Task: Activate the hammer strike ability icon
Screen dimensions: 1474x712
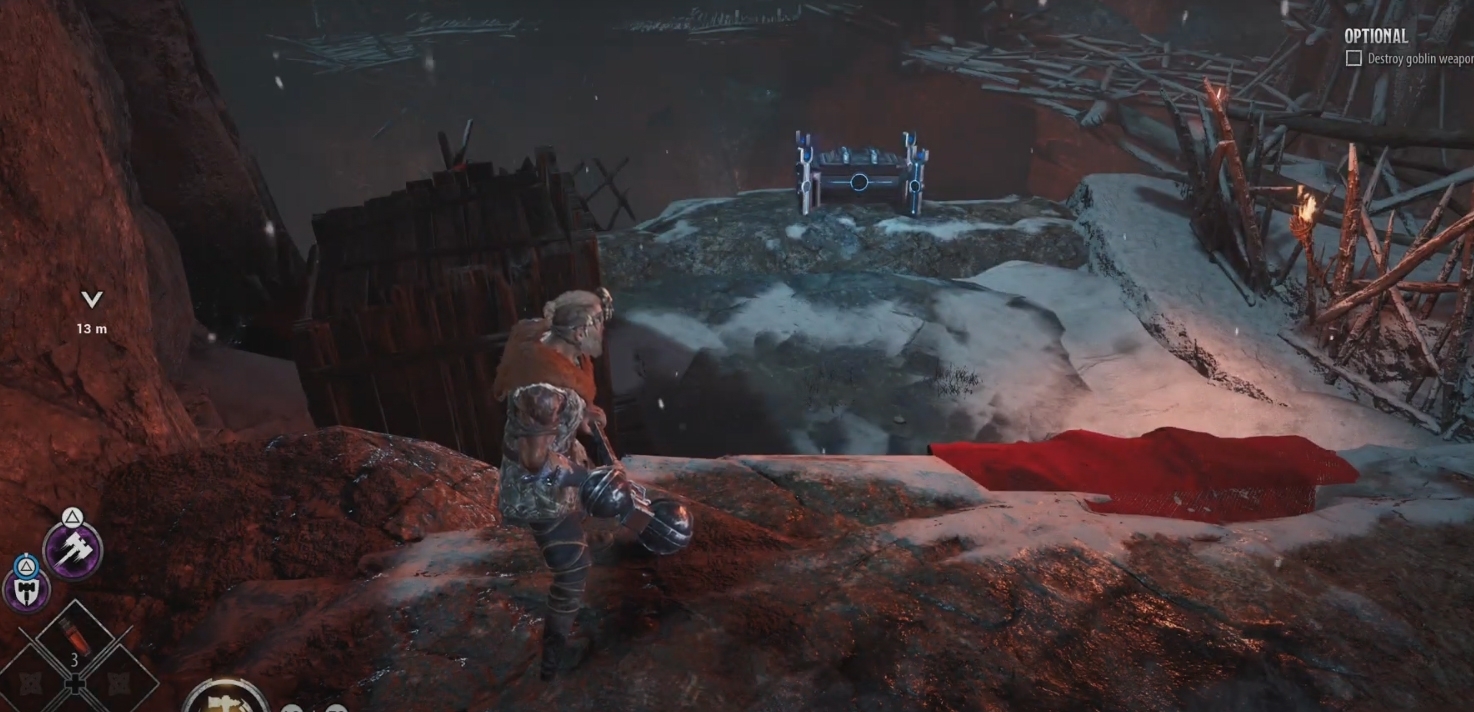Action: tap(73, 549)
